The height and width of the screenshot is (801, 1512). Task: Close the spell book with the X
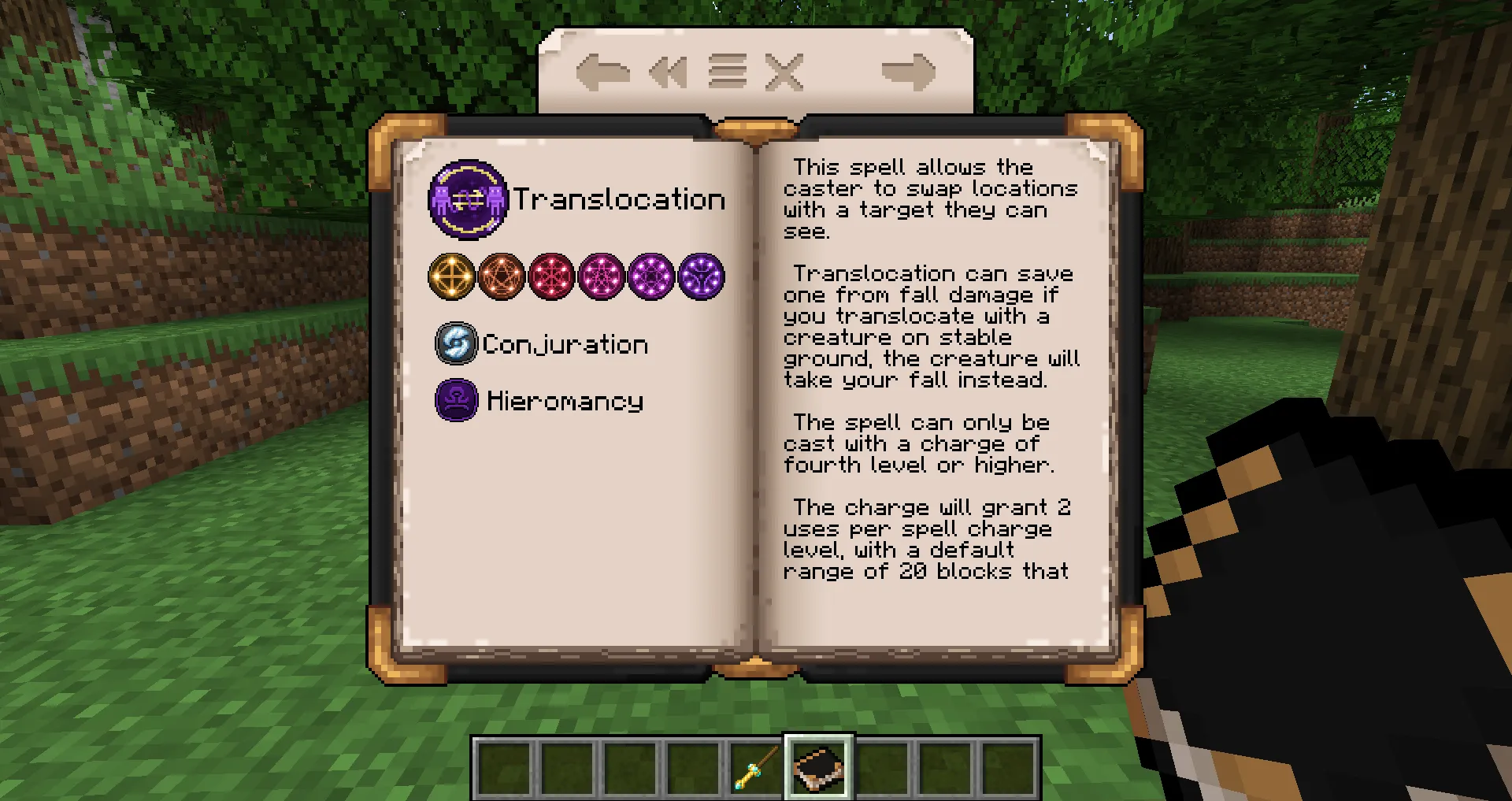(785, 72)
